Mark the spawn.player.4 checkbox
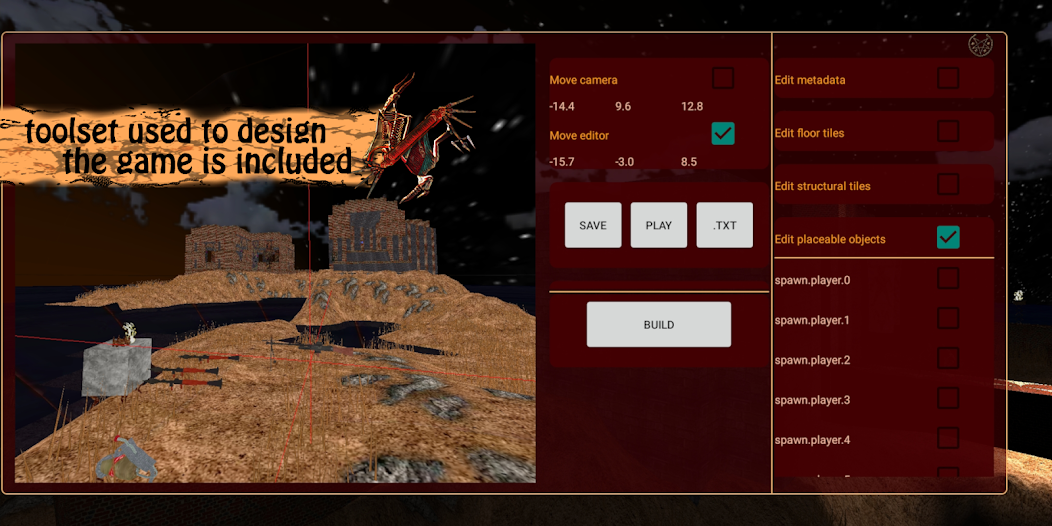 (948, 439)
